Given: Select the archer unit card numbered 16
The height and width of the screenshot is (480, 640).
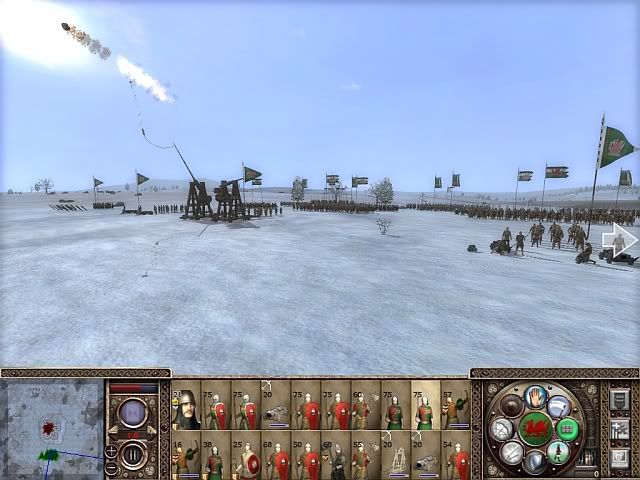Looking at the screenshot, I should point(186,456).
